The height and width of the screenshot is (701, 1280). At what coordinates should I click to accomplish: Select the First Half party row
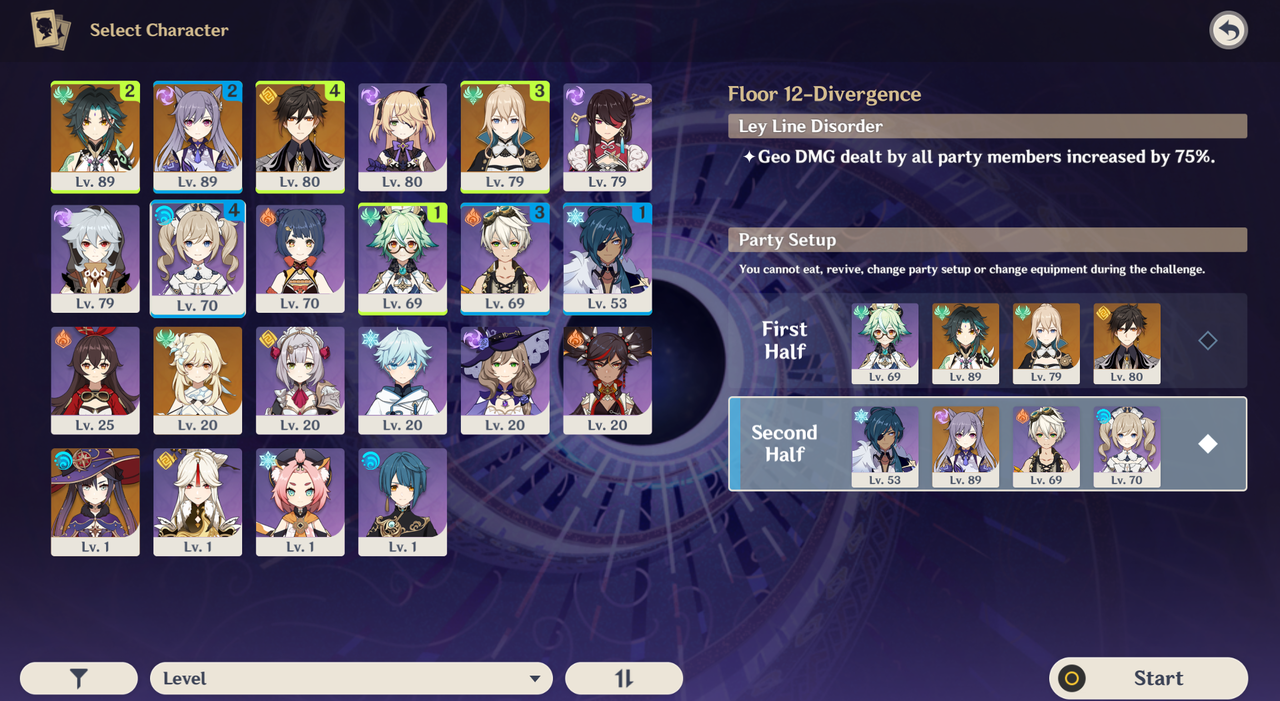[x=987, y=341]
